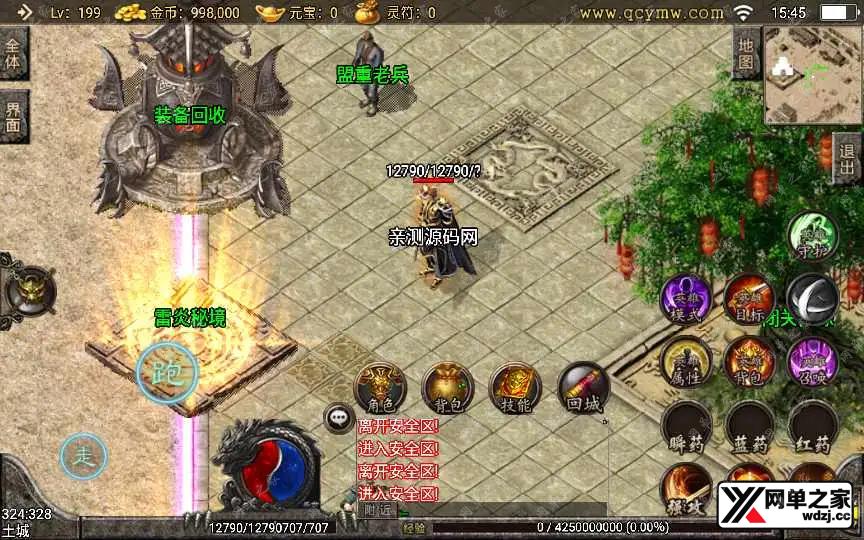Open the 技能 skills menu

(x=515, y=387)
